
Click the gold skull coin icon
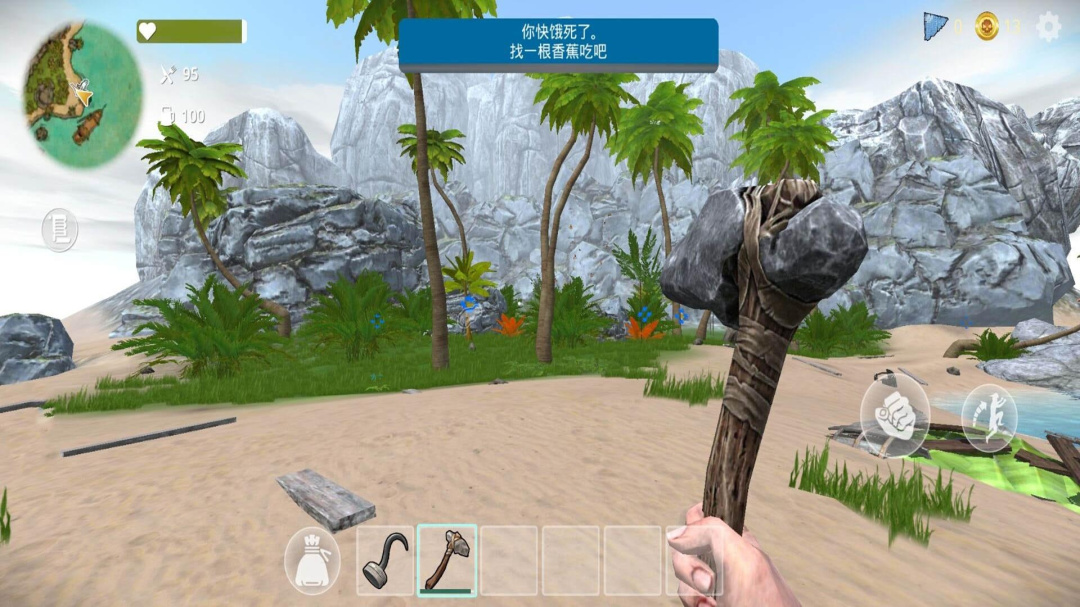pyautogui.click(x=987, y=26)
